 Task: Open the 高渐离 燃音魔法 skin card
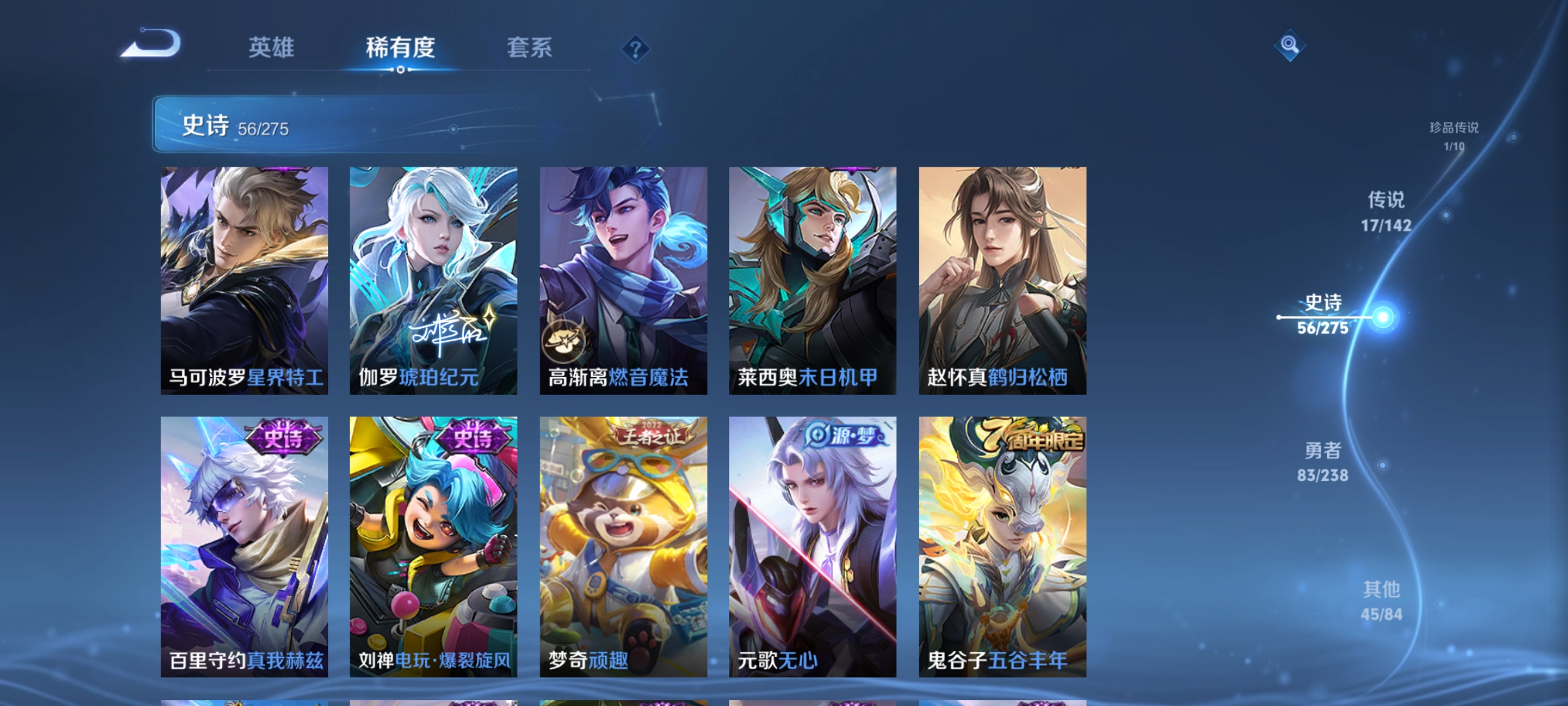[623, 281]
